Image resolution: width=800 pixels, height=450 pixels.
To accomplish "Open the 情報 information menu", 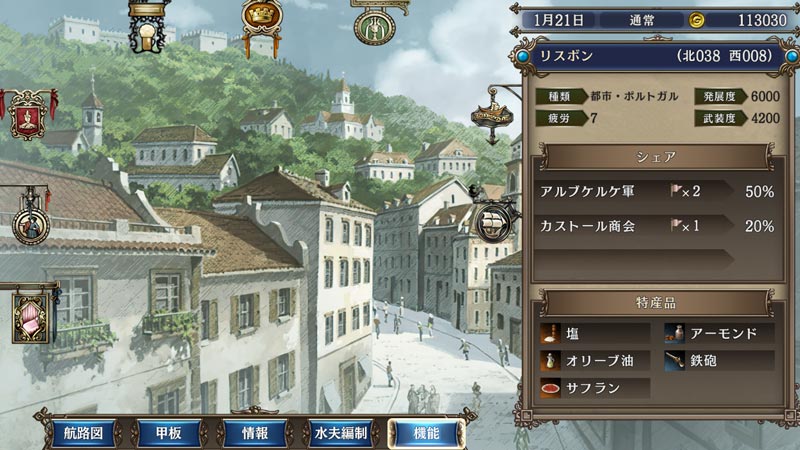I will click(253, 433).
